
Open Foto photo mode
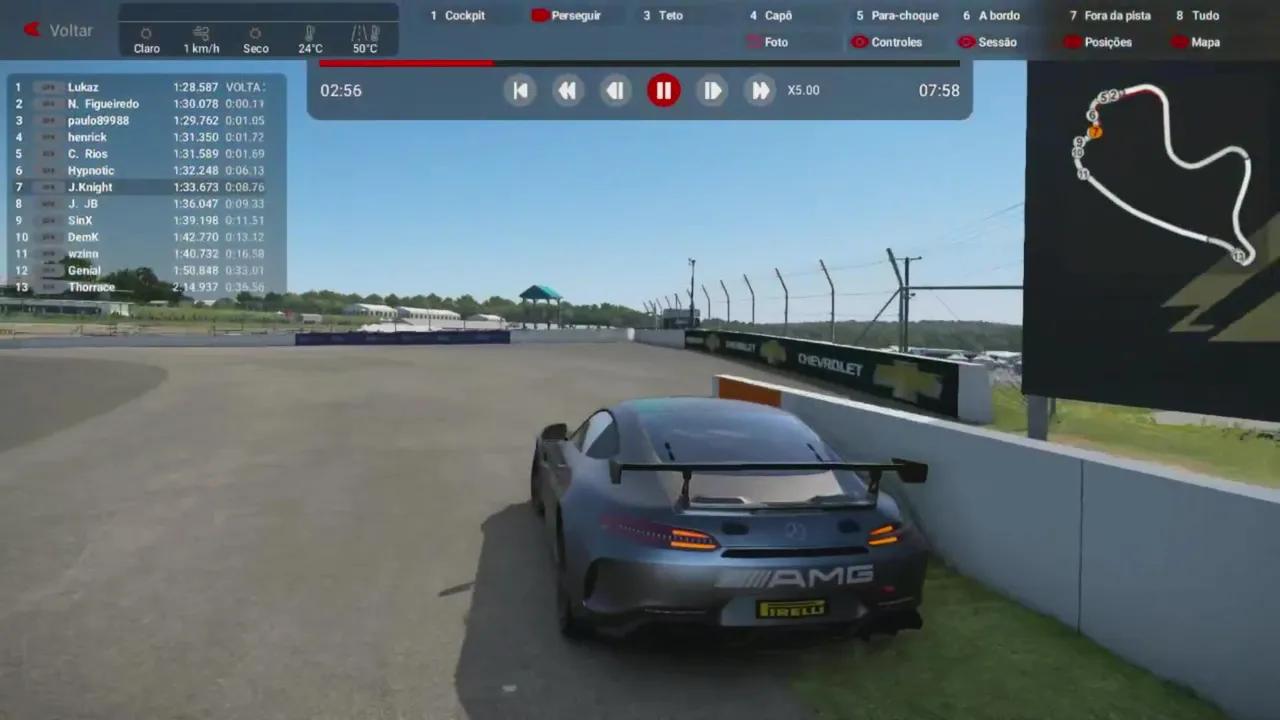(x=767, y=42)
